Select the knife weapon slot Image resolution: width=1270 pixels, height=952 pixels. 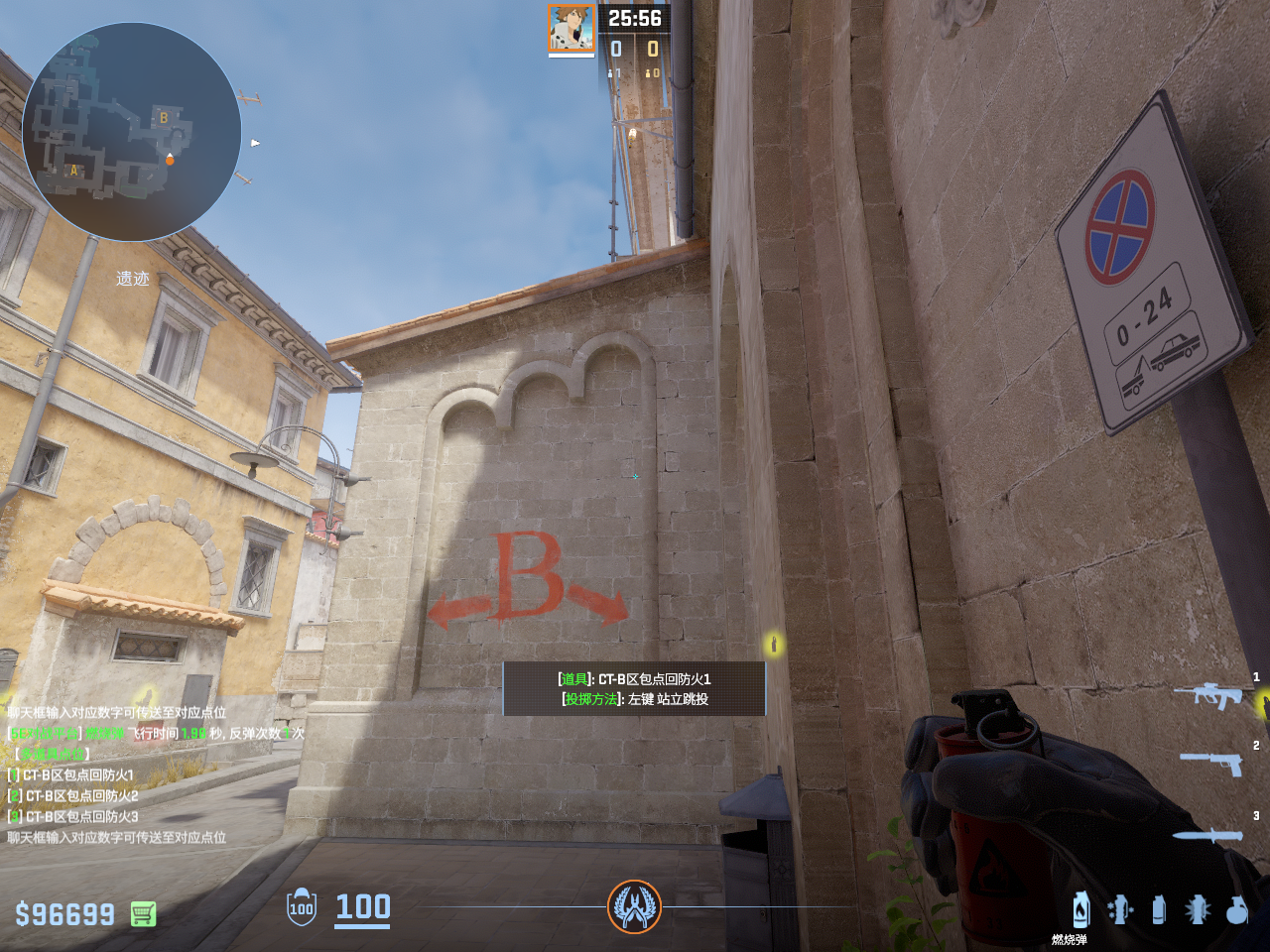(1208, 835)
